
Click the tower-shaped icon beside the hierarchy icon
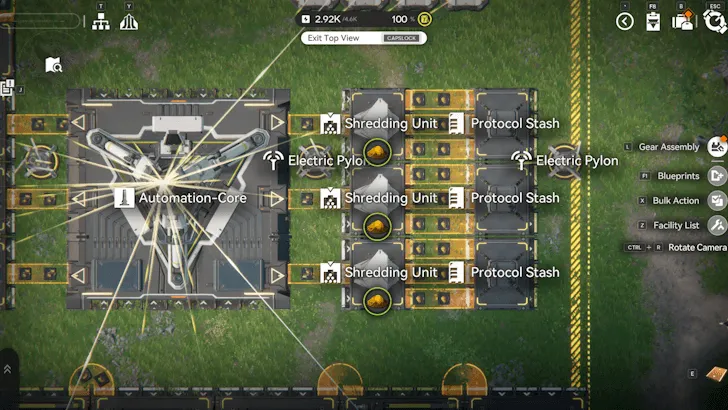click(x=129, y=21)
